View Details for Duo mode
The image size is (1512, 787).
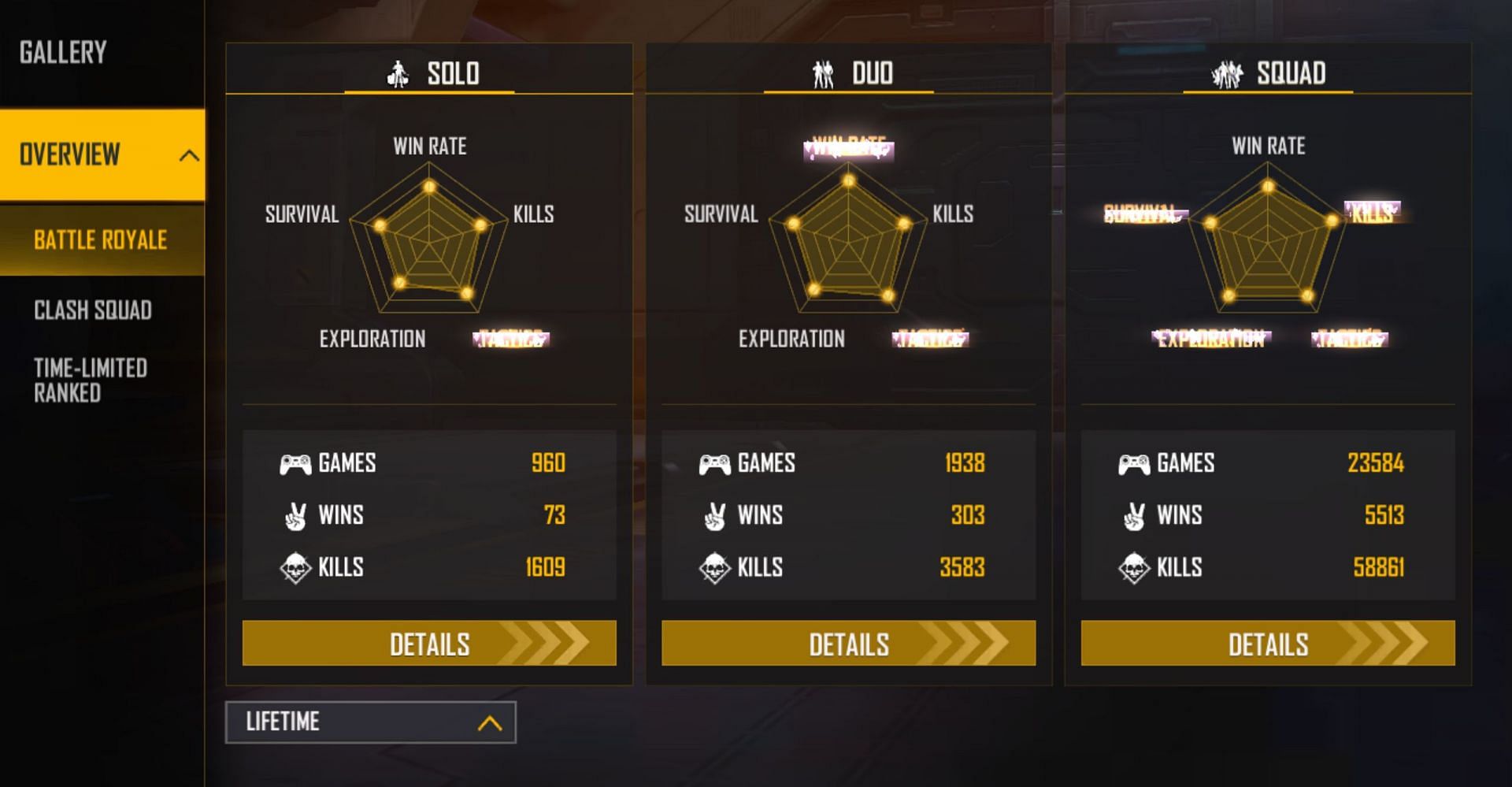pos(848,644)
